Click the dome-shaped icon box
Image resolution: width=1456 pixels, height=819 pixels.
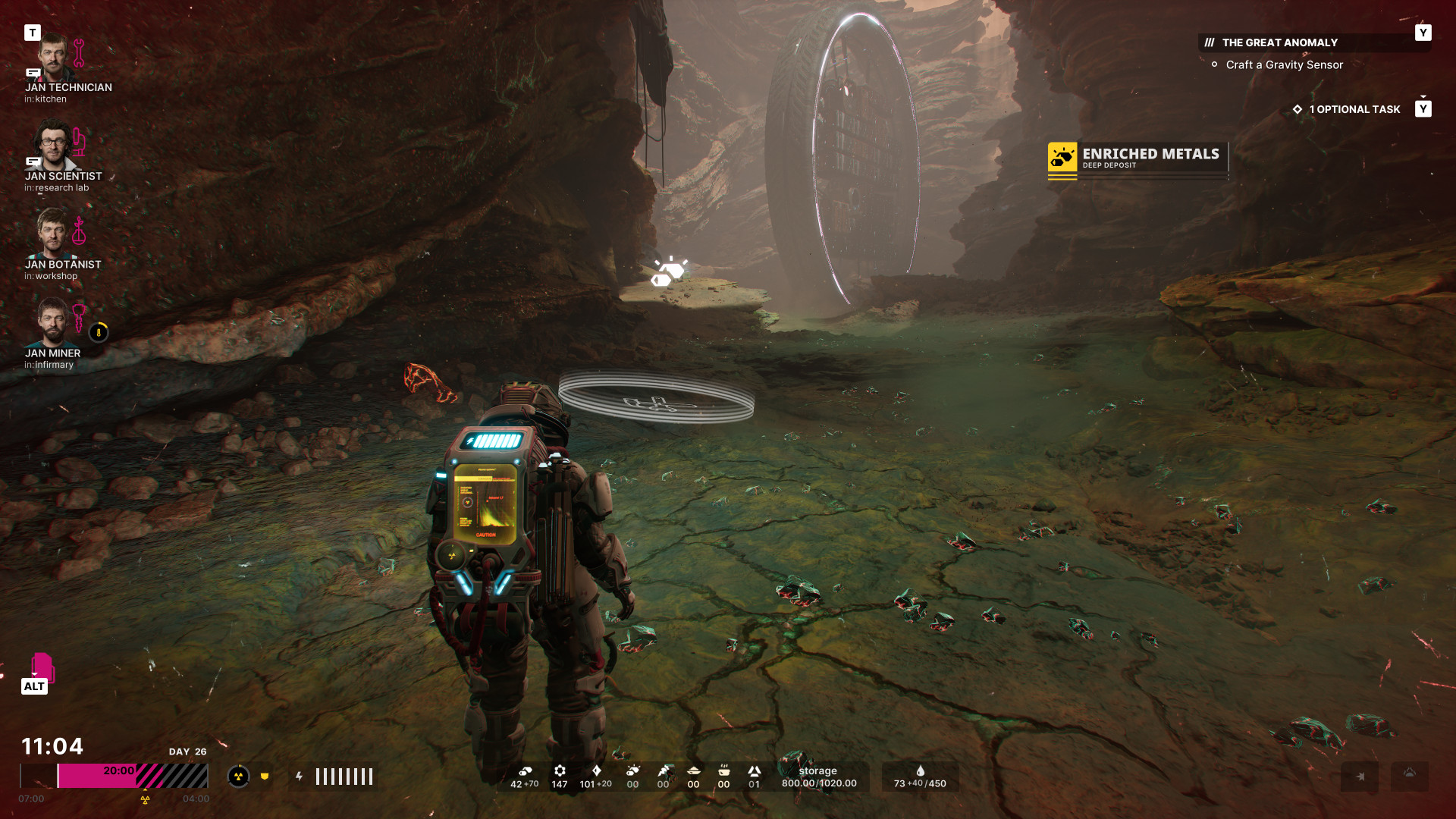coord(1409,776)
